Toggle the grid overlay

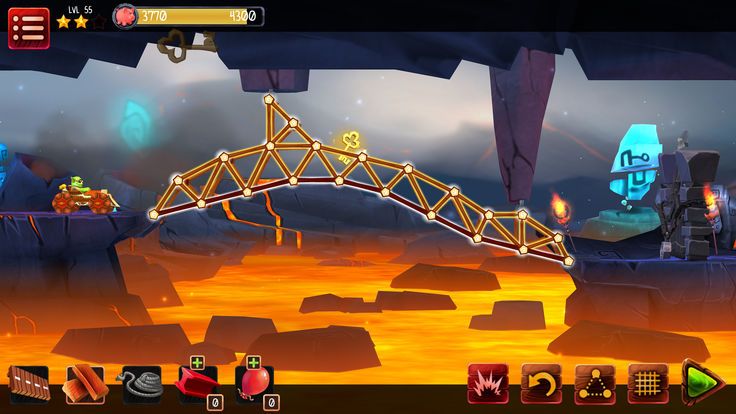coord(648,383)
